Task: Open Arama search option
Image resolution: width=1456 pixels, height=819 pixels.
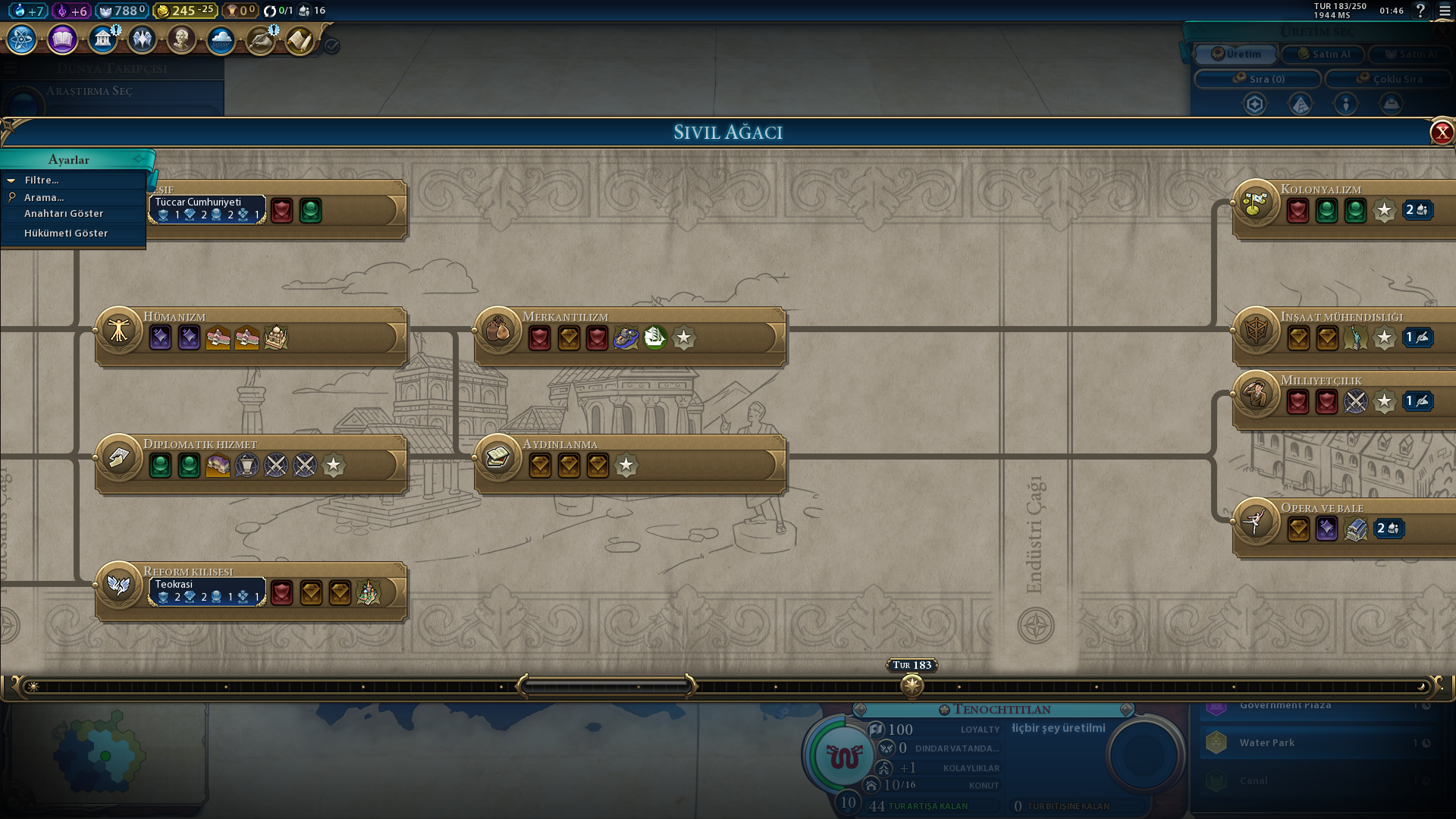Action: [44, 198]
